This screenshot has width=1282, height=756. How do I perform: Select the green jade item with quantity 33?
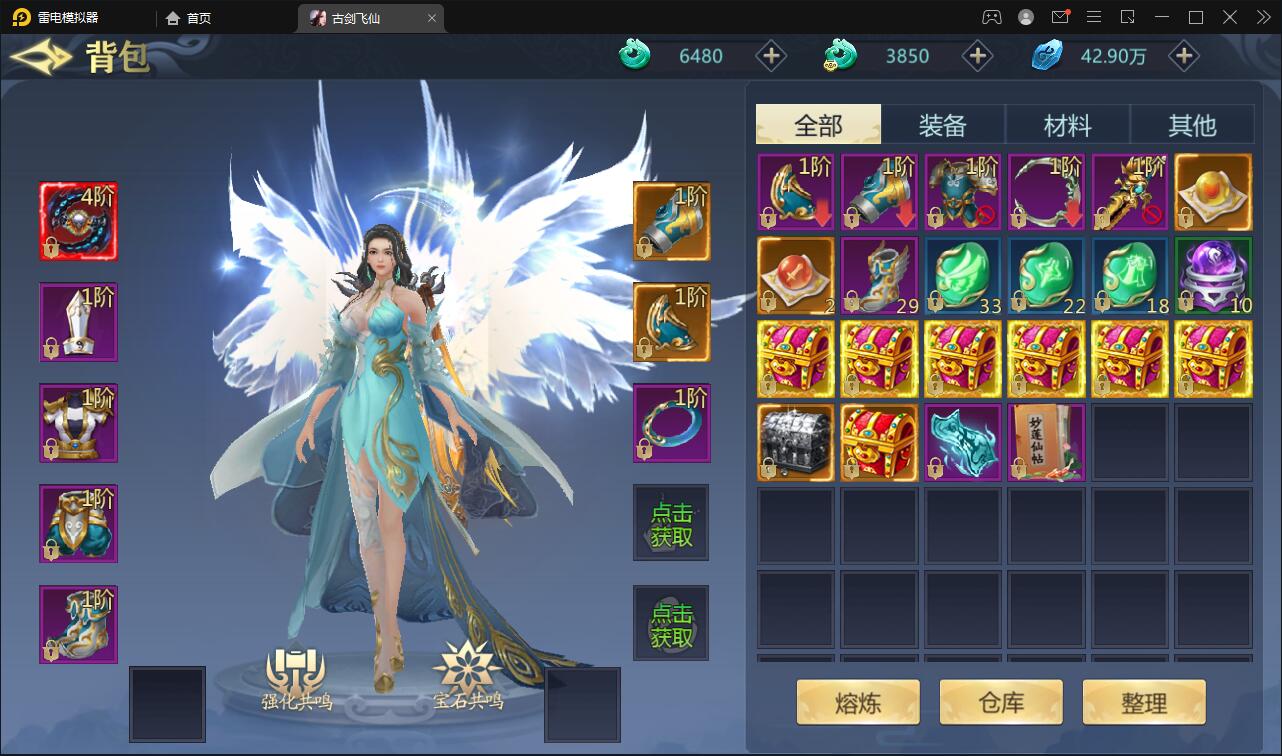(x=962, y=274)
